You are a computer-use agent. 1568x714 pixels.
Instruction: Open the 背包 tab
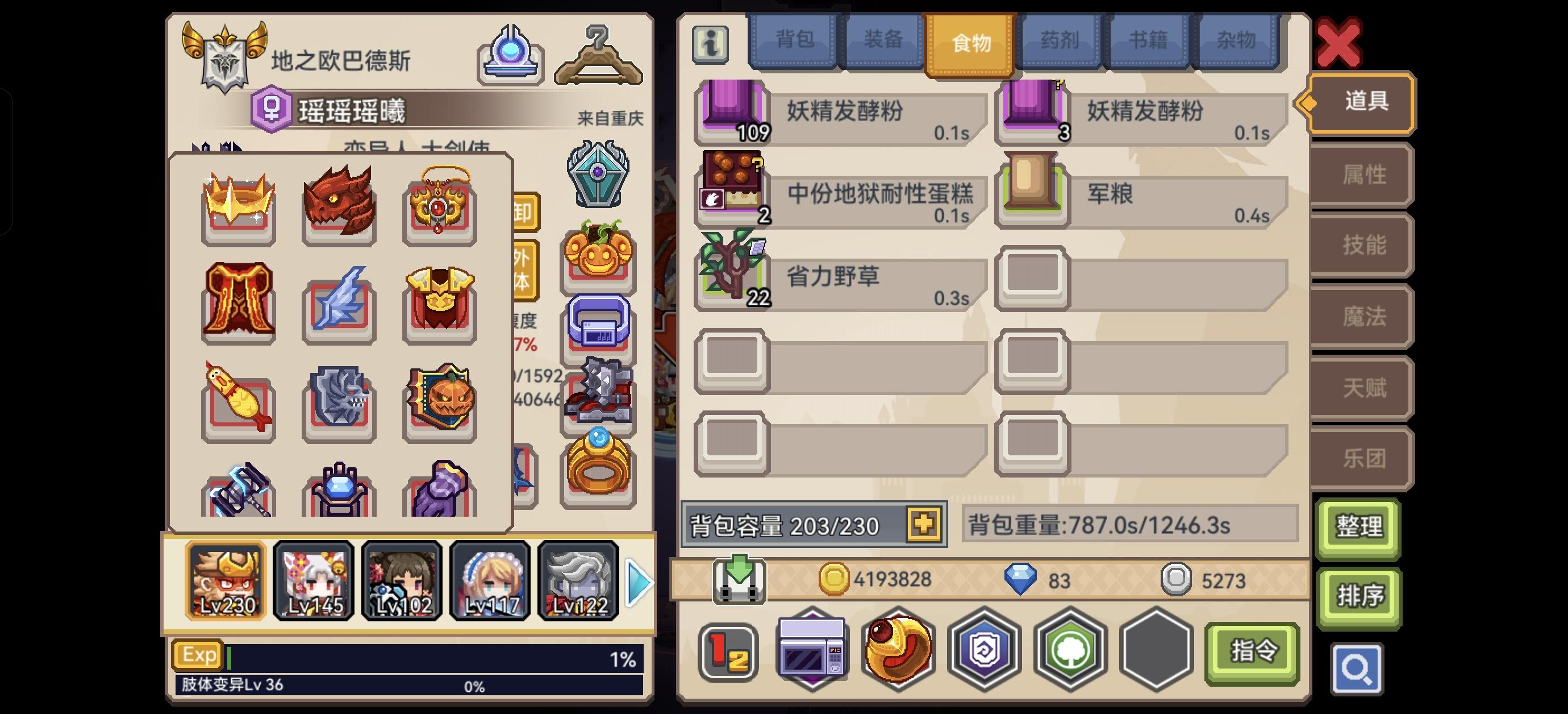pos(794,40)
